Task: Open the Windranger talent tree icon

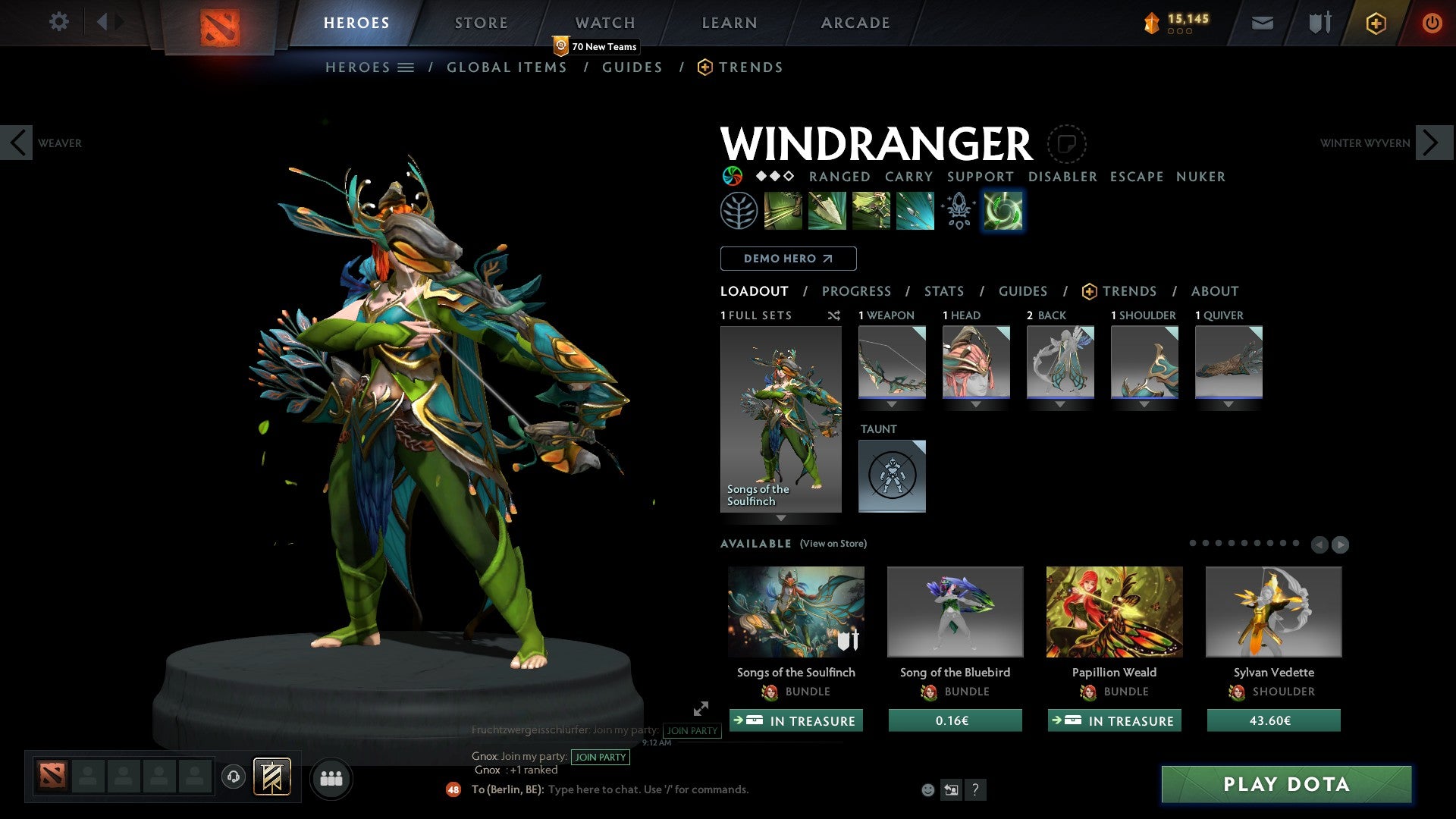Action: (x=739, y=210)
